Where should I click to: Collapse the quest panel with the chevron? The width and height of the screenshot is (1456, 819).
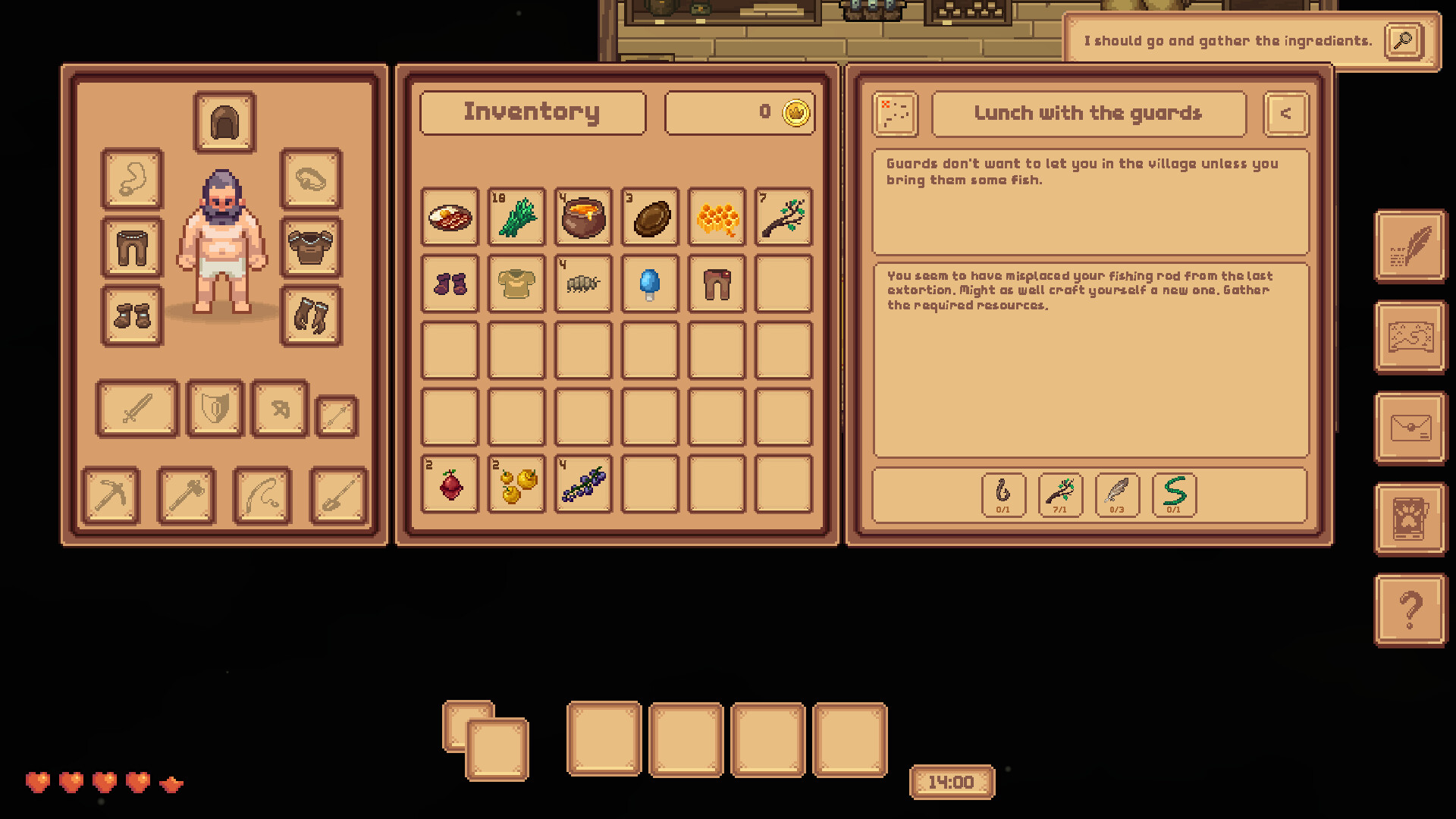coord(1285,114)
